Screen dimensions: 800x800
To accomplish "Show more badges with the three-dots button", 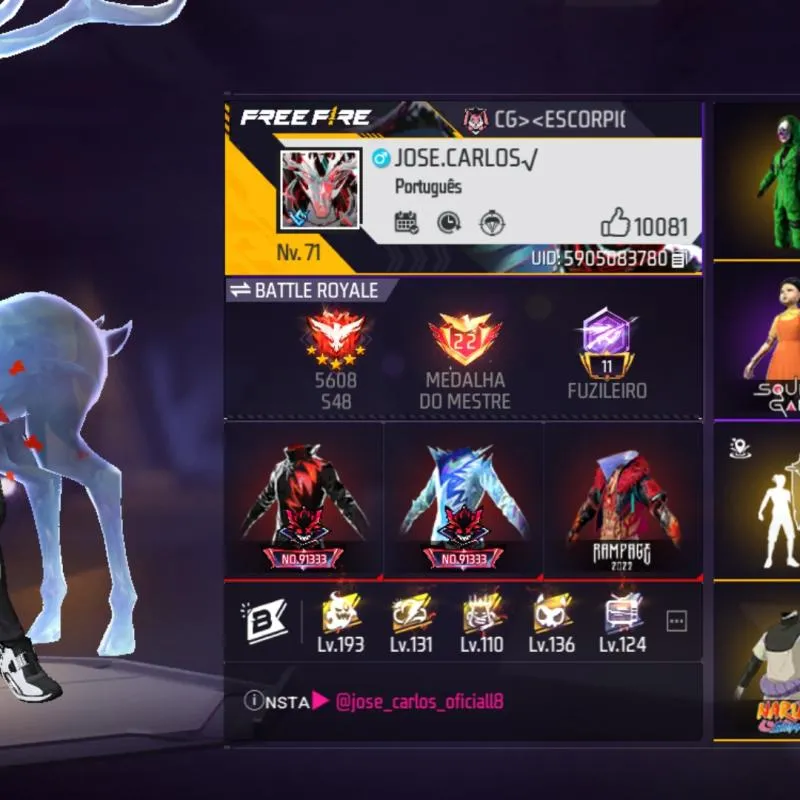I will tap(677, 621).
